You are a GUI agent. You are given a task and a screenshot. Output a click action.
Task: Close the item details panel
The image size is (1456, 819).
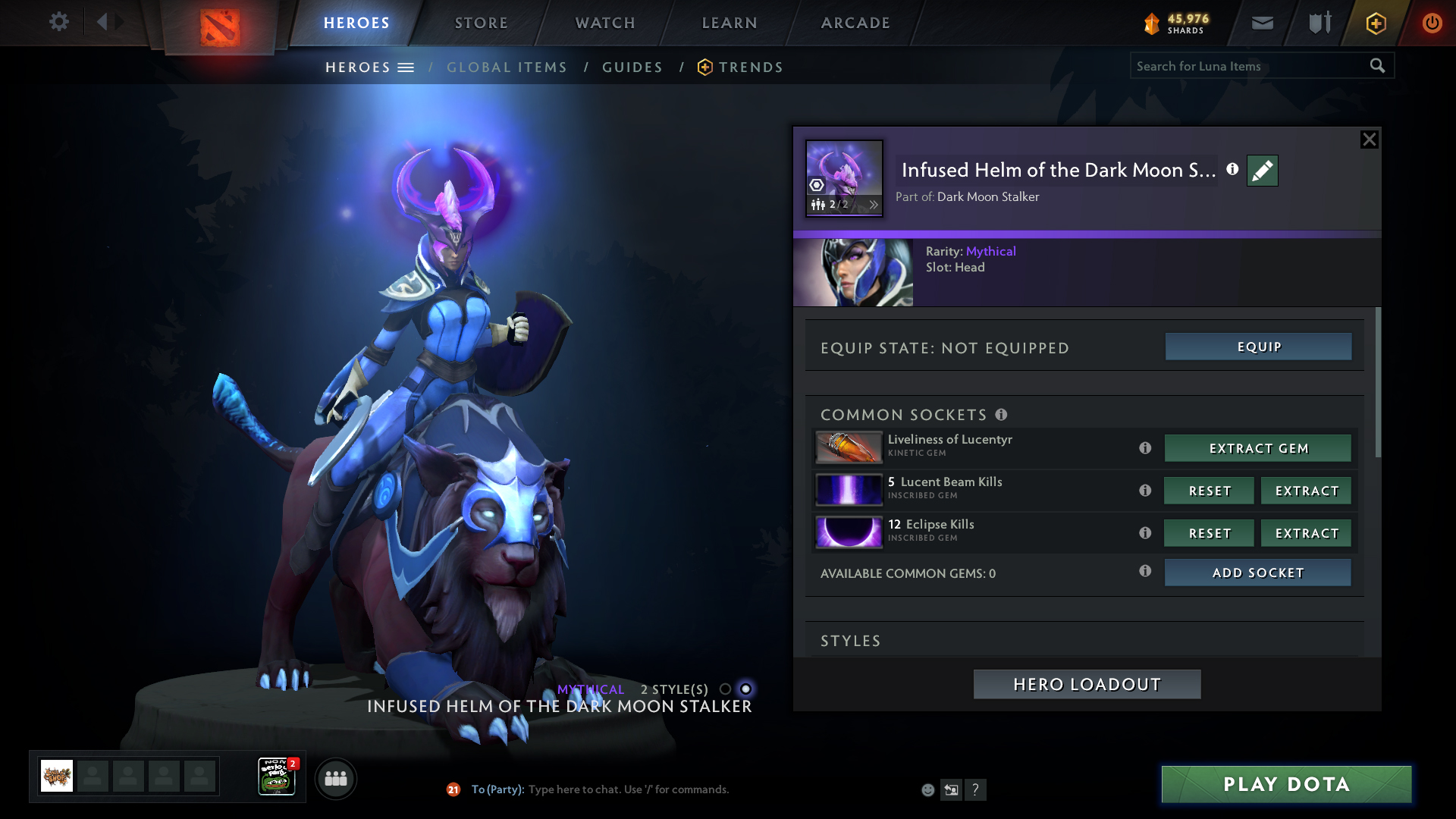(x=1369, y=140)
